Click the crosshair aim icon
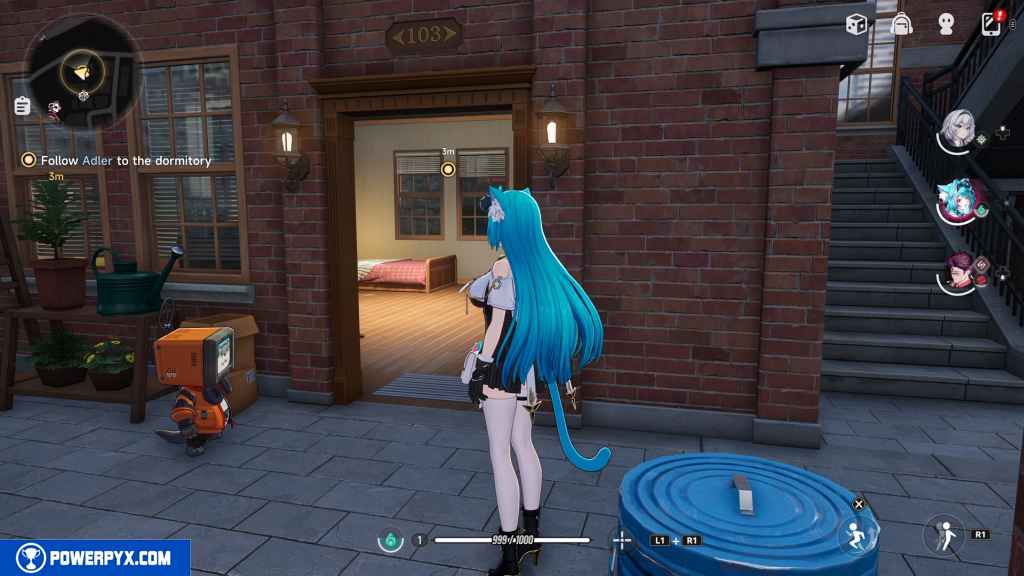This screenshot has width=1024, height=576. point(622,540)
